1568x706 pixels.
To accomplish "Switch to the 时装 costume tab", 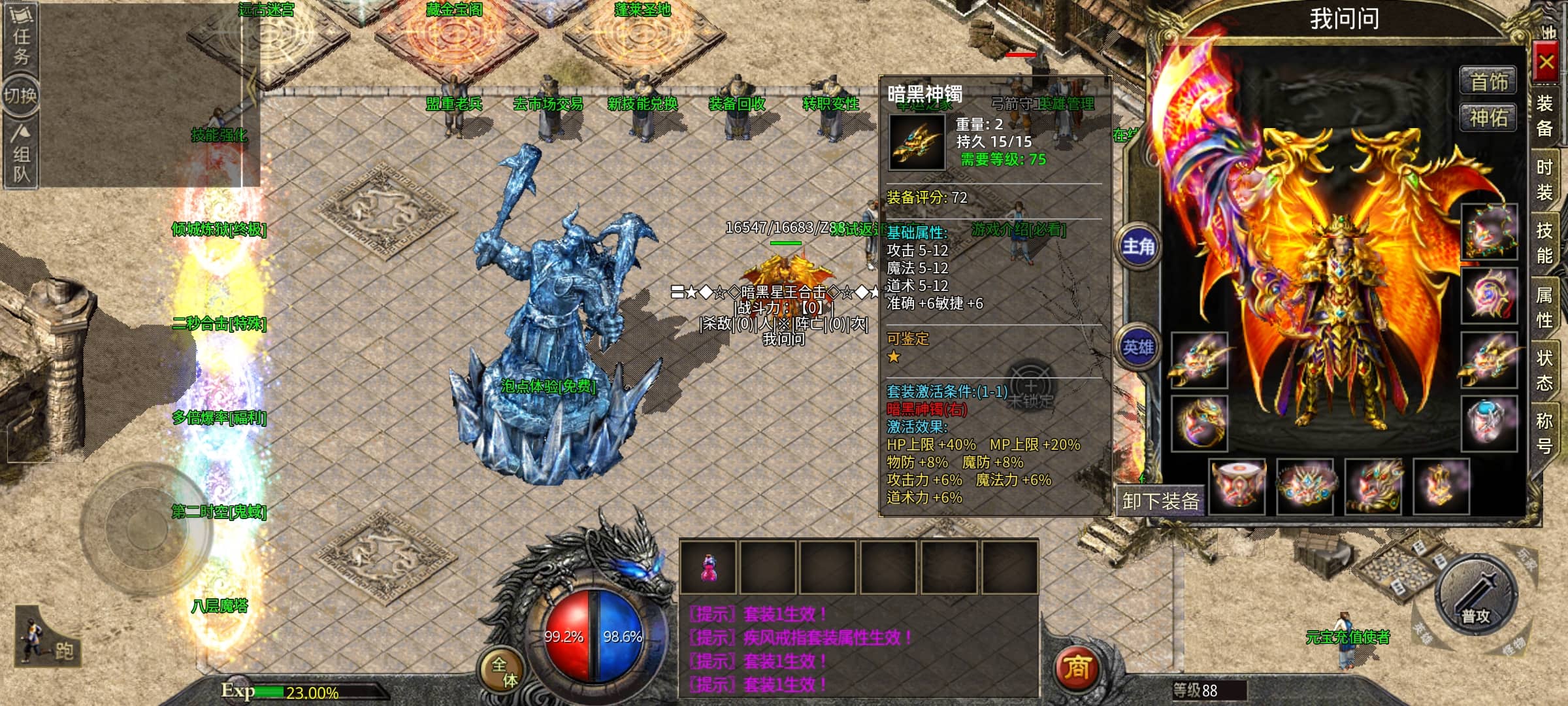I will coord(1544,180).
